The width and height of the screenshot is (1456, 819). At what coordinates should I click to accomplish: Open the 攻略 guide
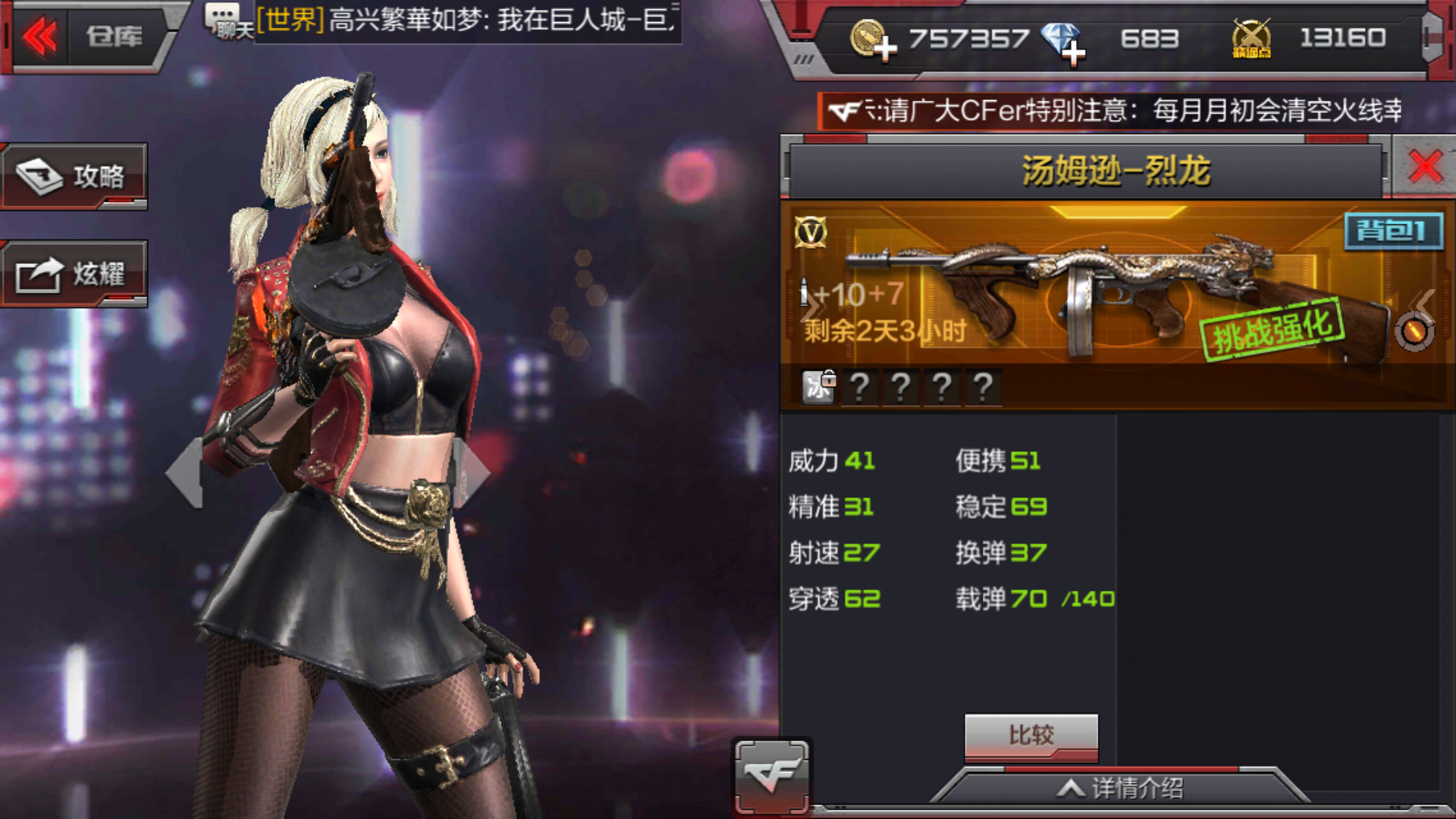tap(74, 176)
